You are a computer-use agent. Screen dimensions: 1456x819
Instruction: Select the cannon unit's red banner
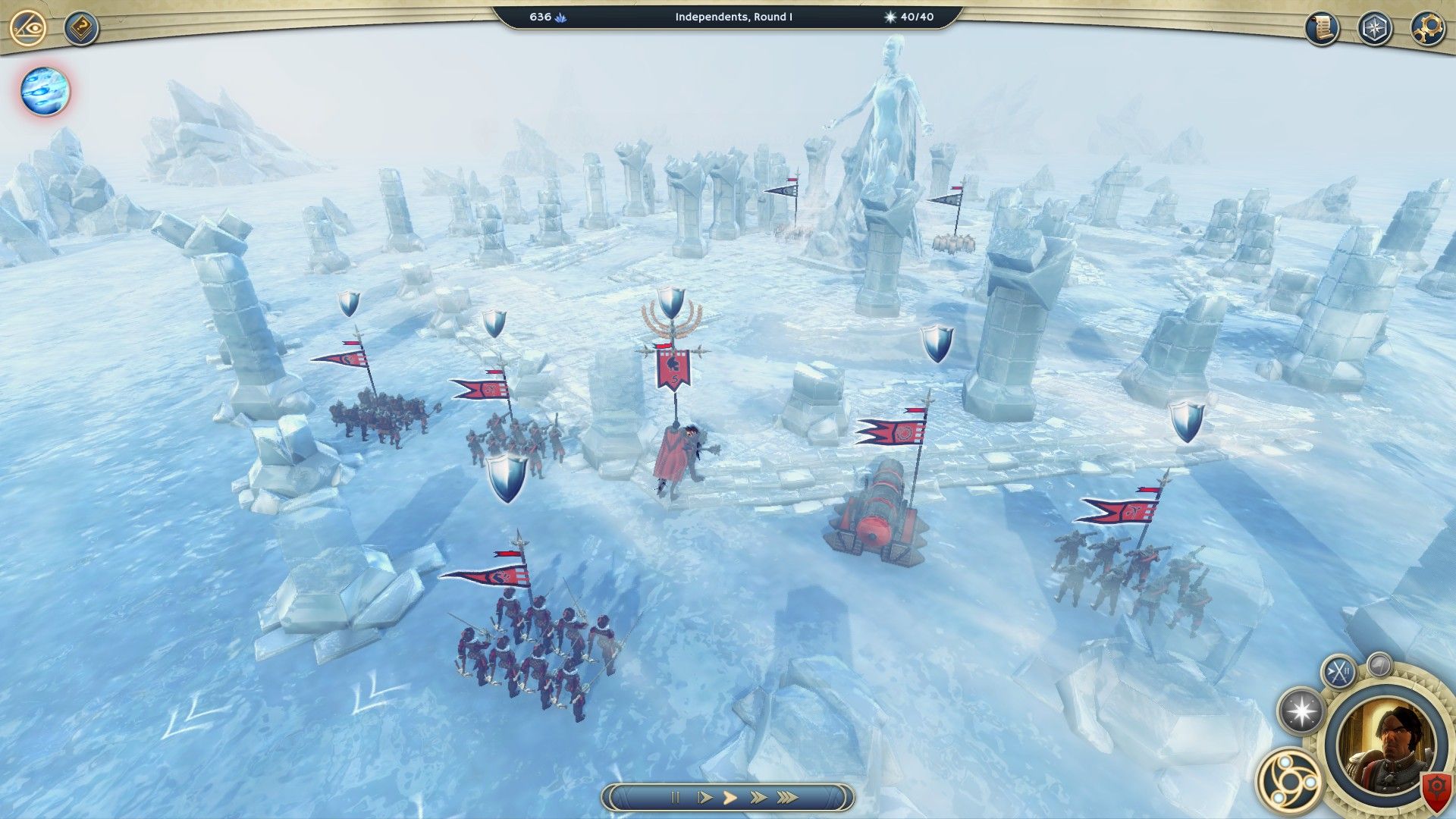coord(892,431)
